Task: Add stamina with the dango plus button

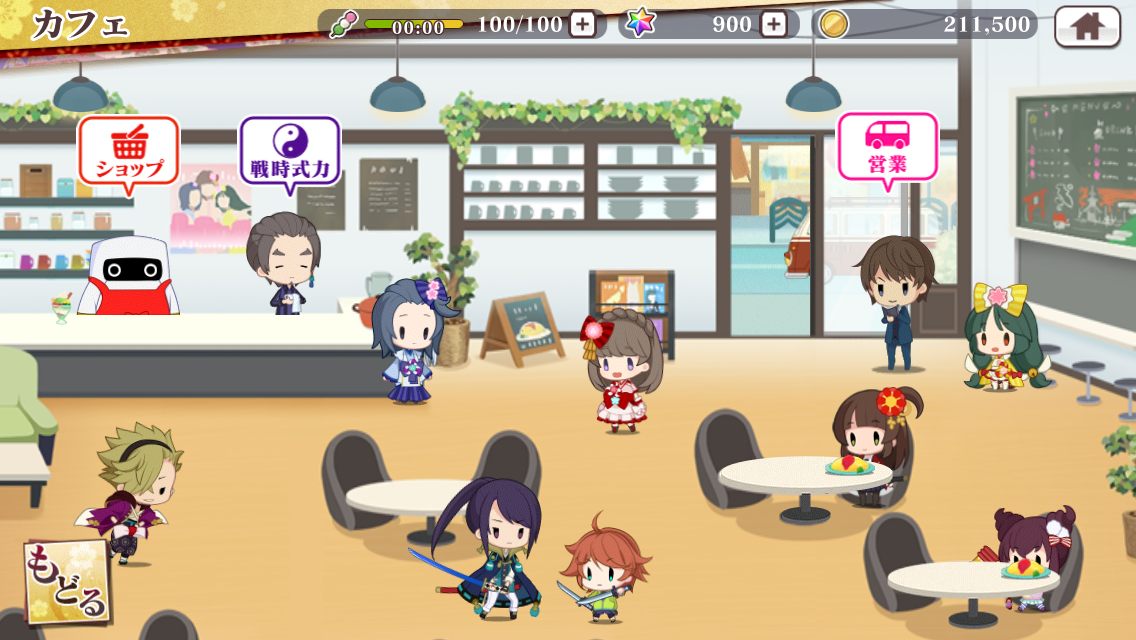Action: point(582,25)
